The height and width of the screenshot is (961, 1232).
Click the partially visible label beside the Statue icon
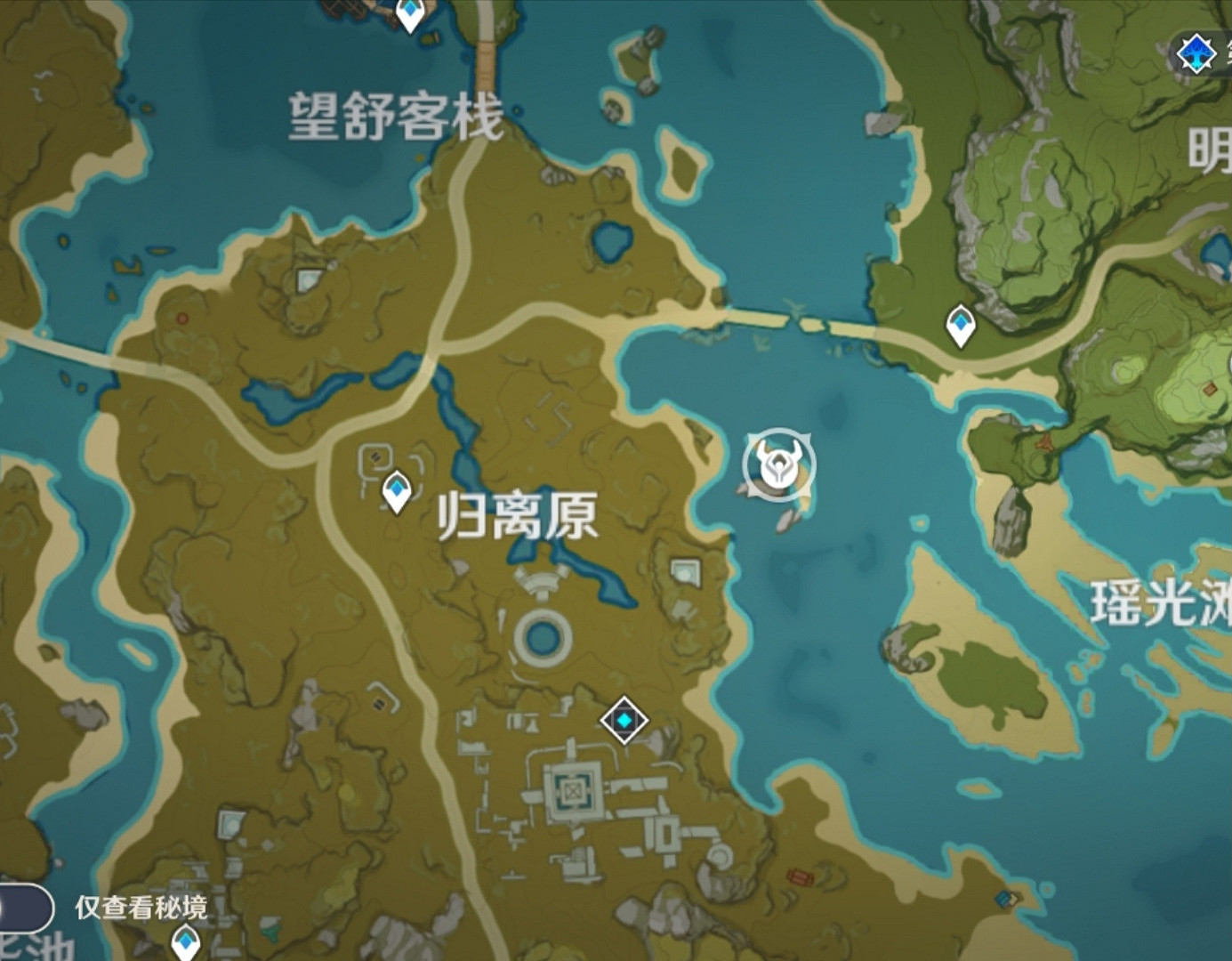1226,52
